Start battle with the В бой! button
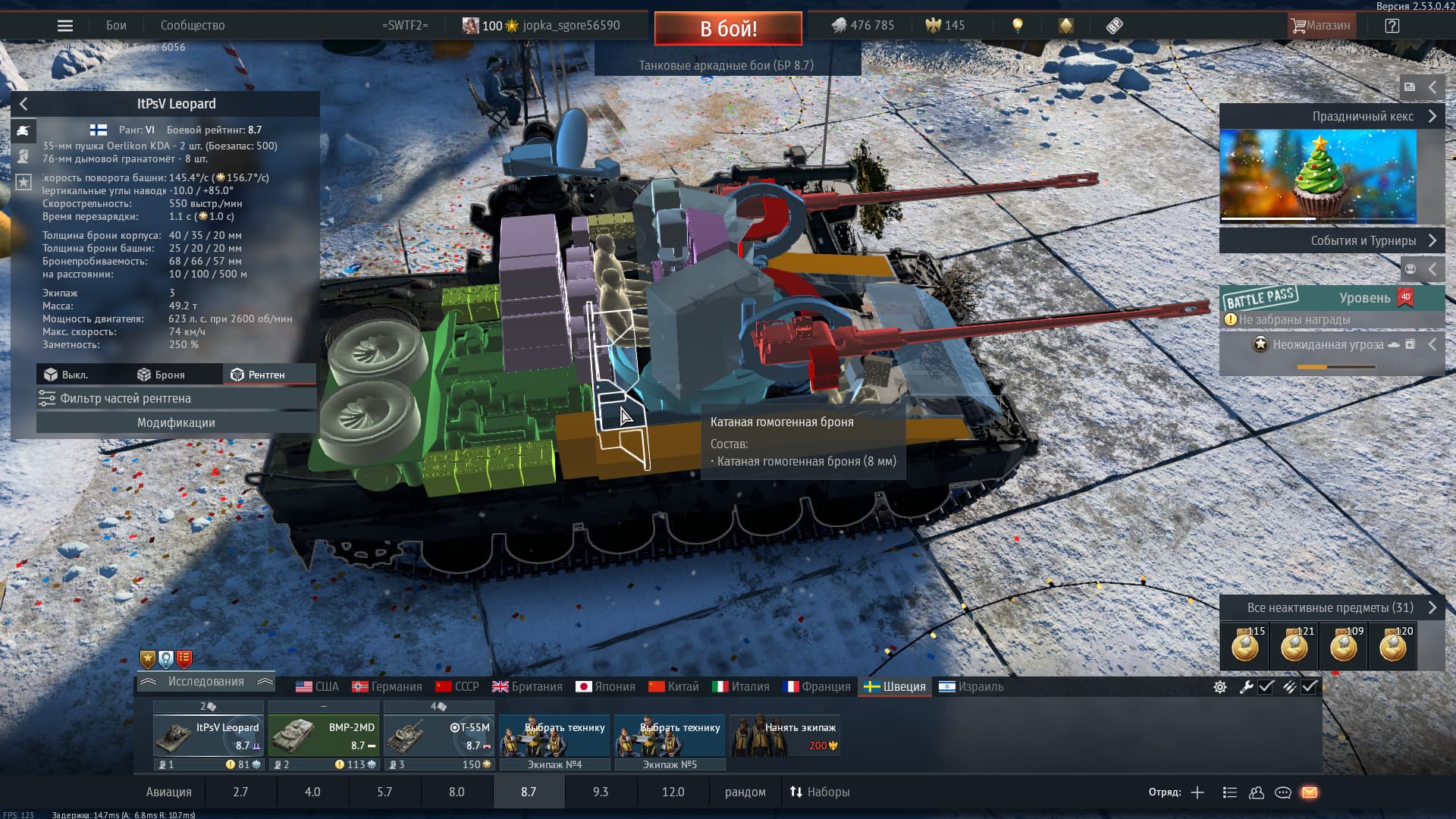The width and height of the screenshot is (1456, 819). click(727, 29)
